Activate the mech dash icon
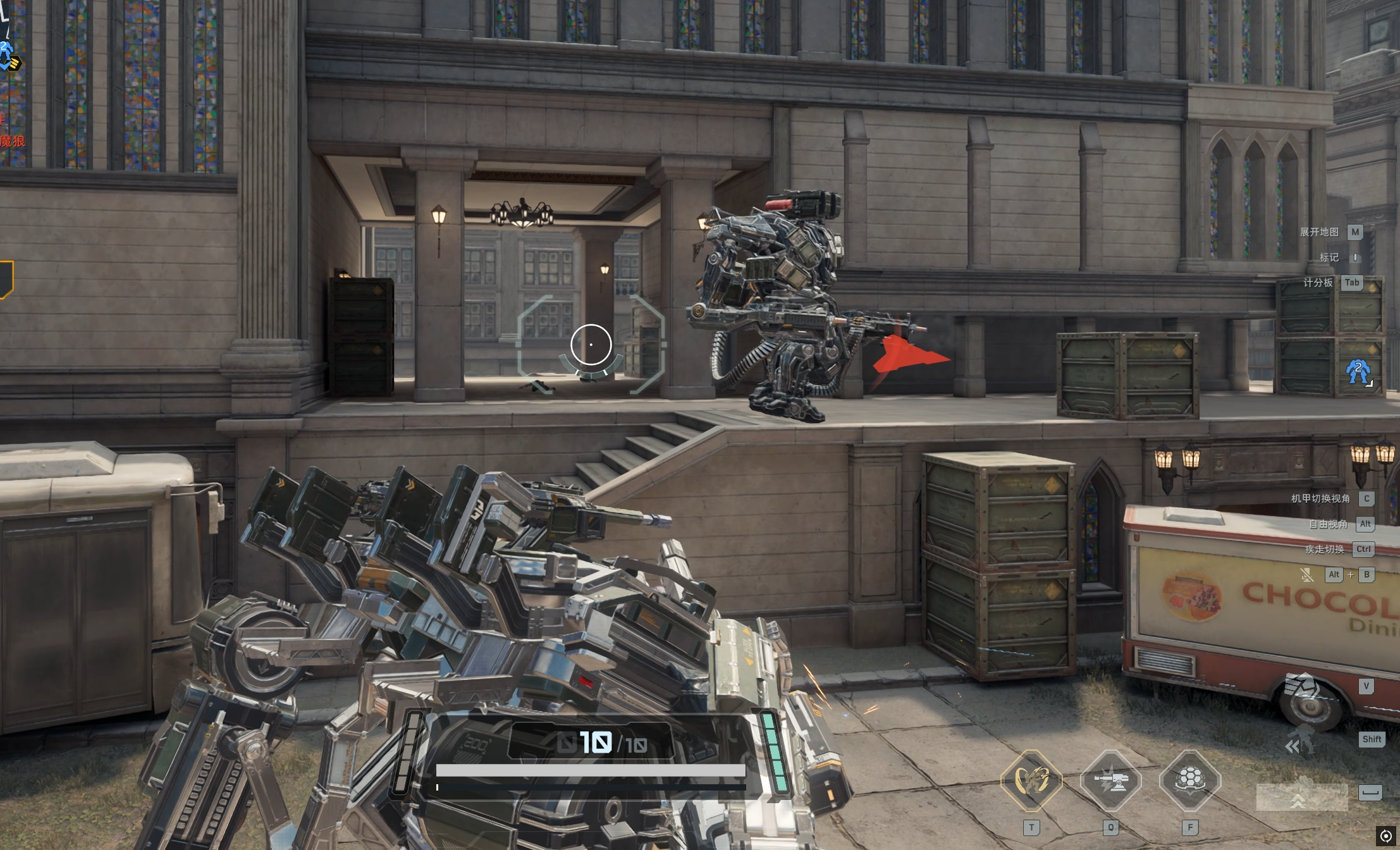This screenshot has height=850, width=1400. 1301,740
